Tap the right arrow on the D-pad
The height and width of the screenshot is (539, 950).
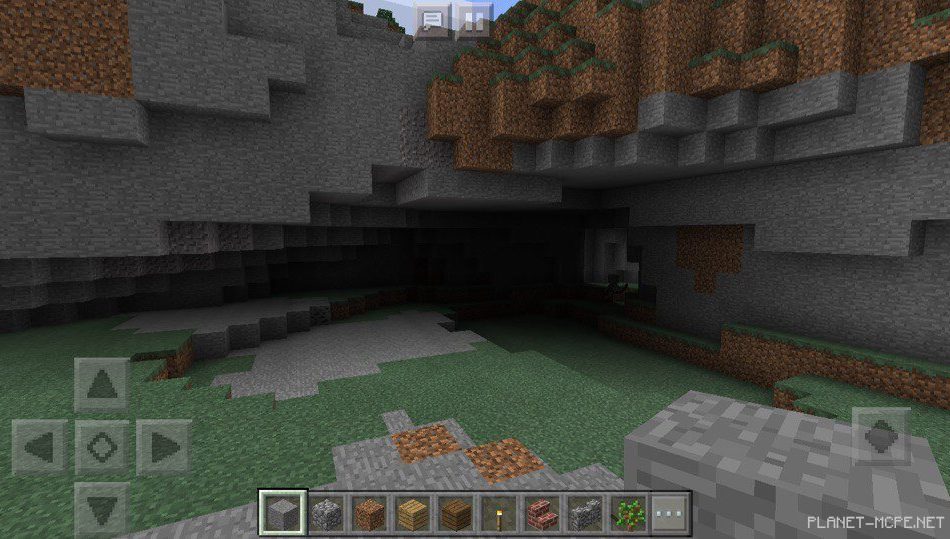coord(163,446)
